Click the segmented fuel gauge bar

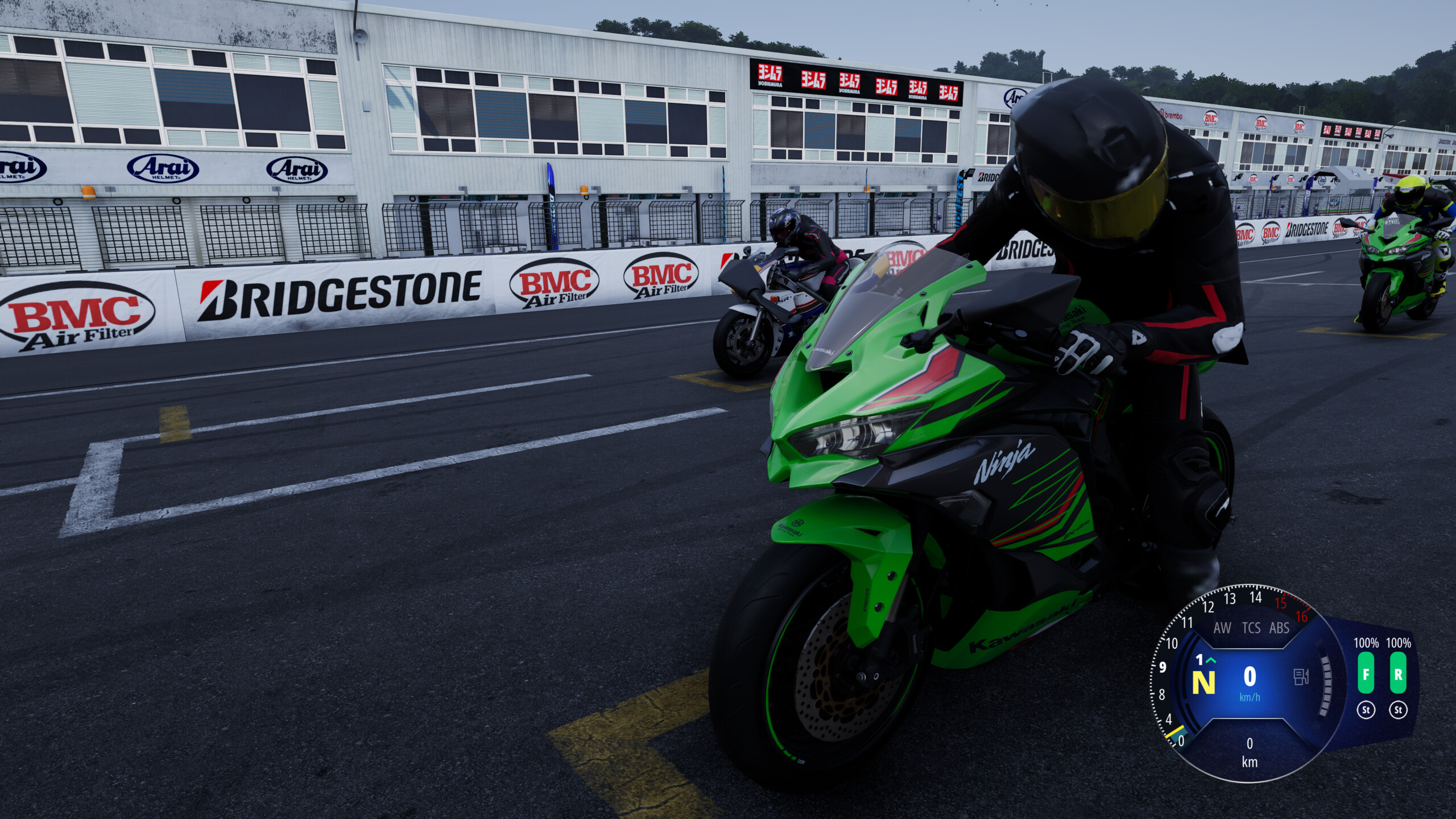[x=1325, y=684]
